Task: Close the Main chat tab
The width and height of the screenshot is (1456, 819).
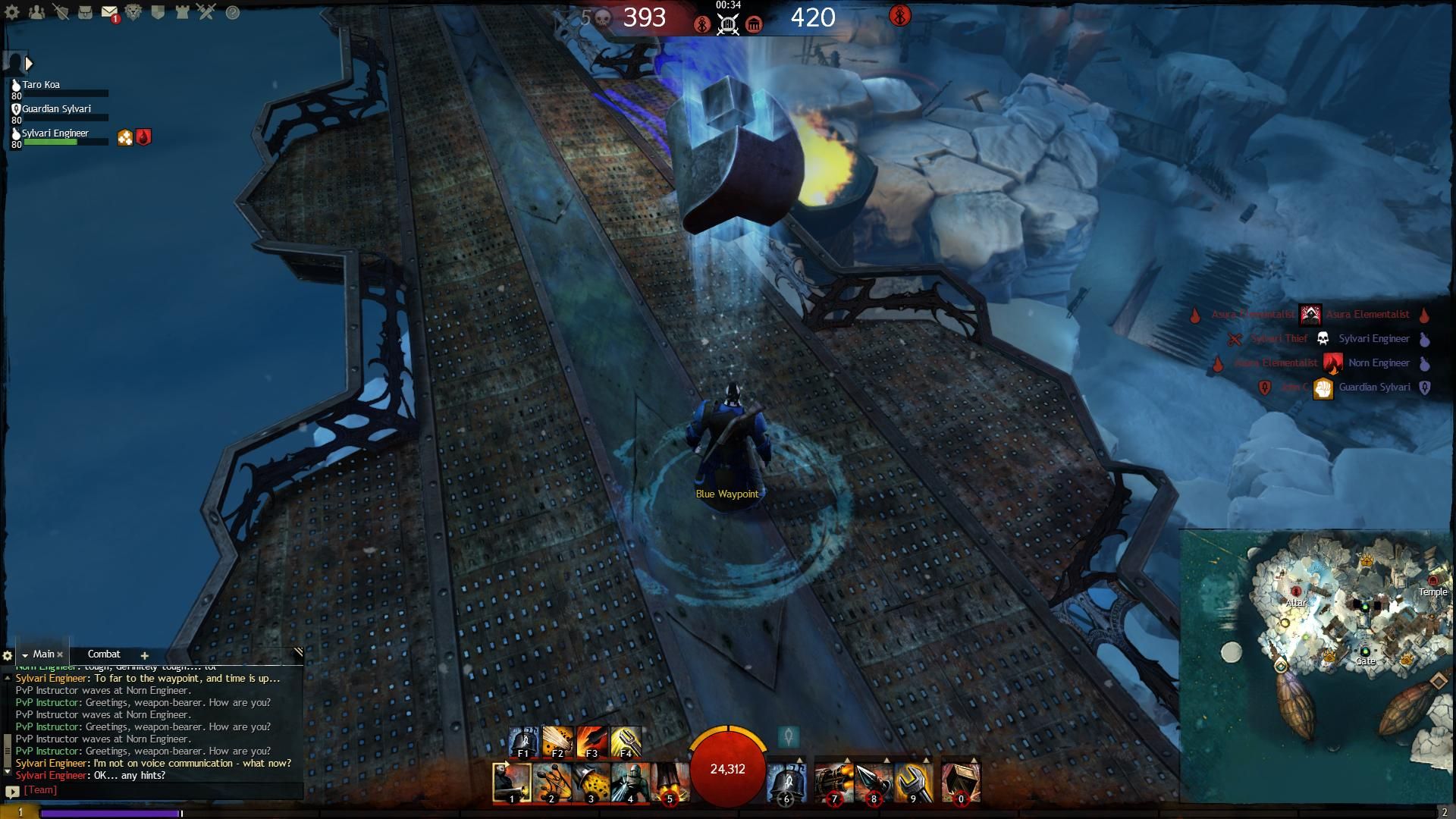Action: pos(61,654)
